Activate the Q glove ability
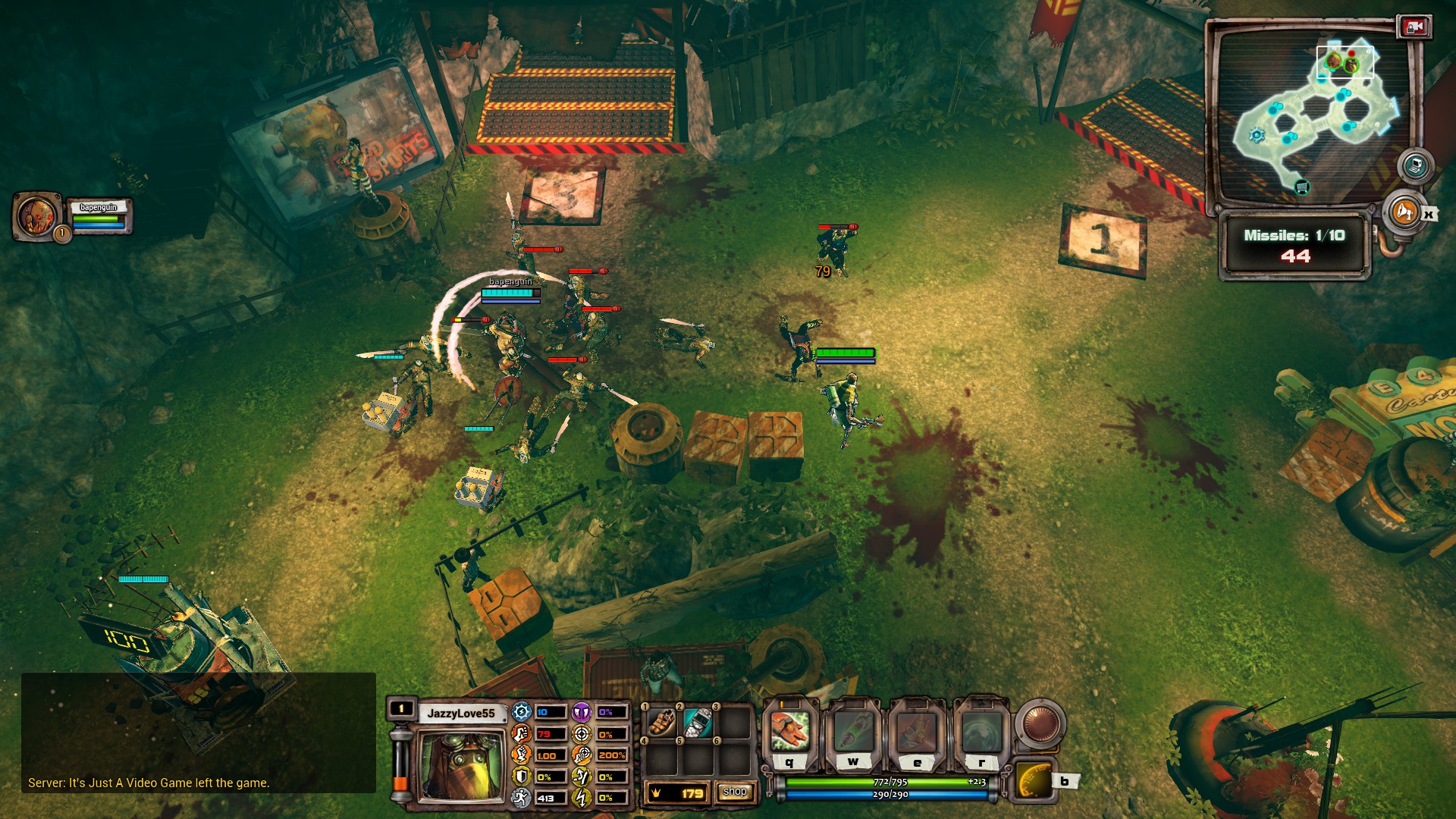The width and height of the screenshot is (1456, 819). [x=790, y=730]
